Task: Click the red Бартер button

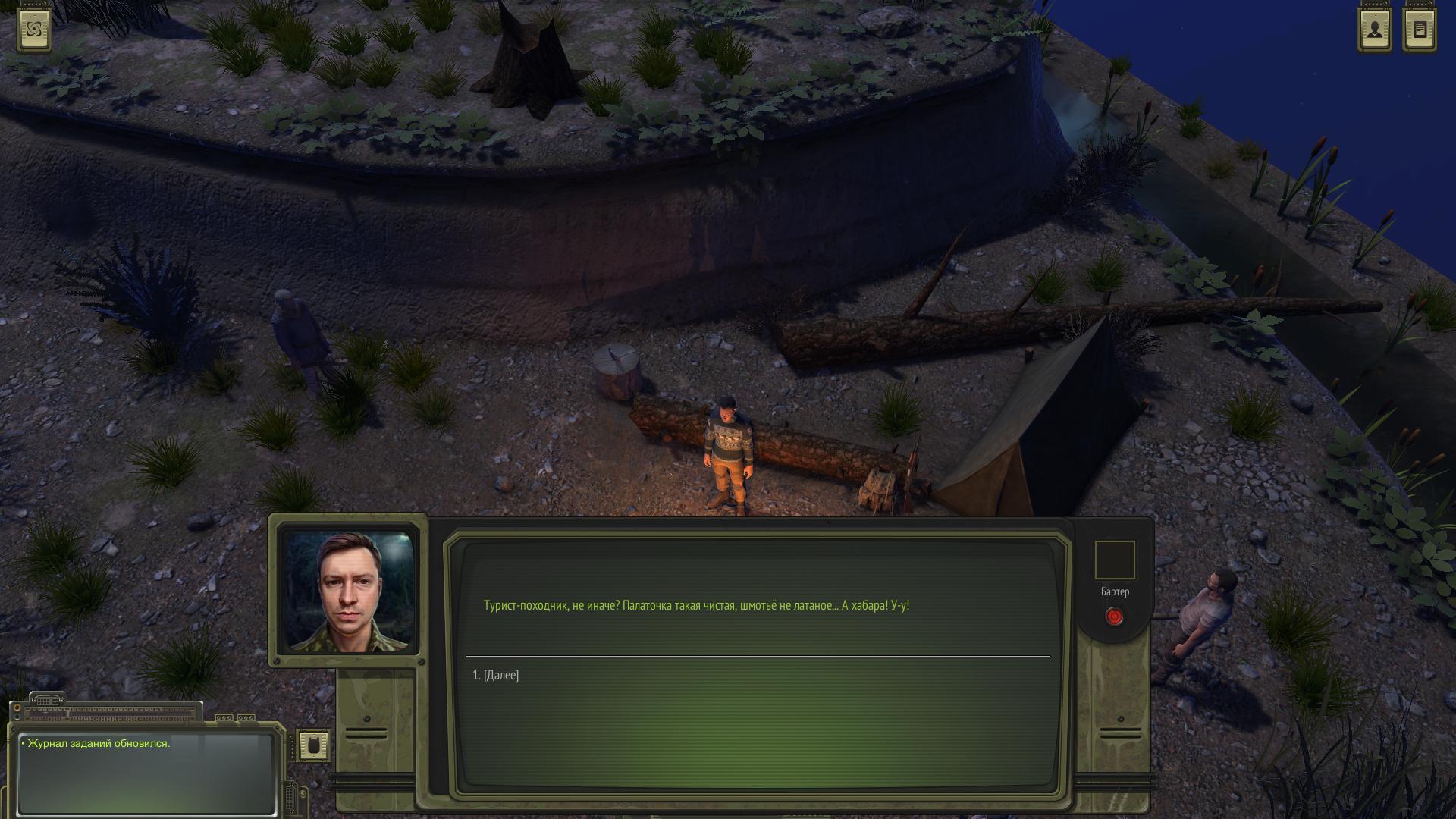Action: point(1114,617)
